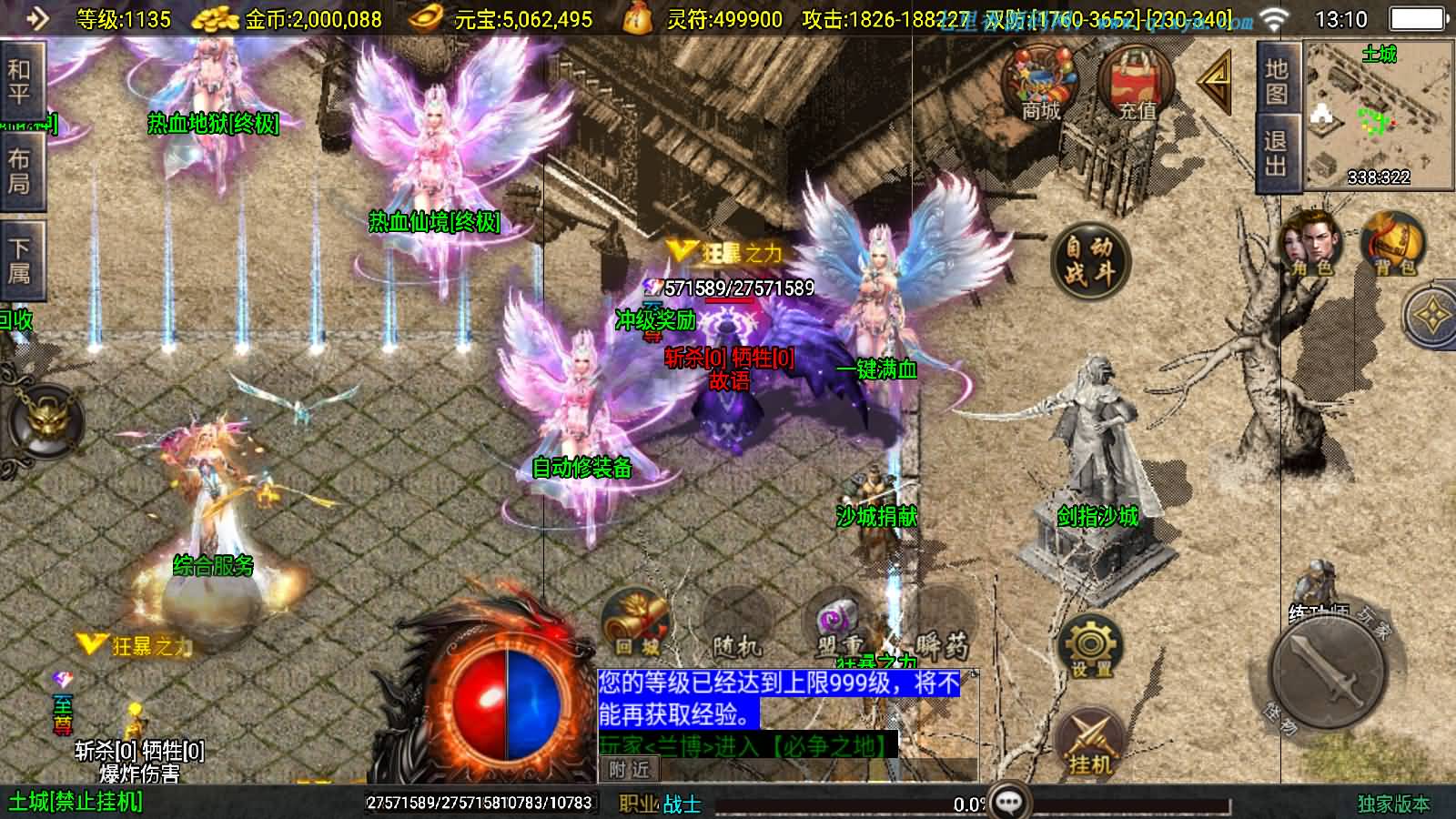The width and height of the screenshot is (1456, 819).
Task: Open the 布局 layout panel
Action: coord(19,171)
